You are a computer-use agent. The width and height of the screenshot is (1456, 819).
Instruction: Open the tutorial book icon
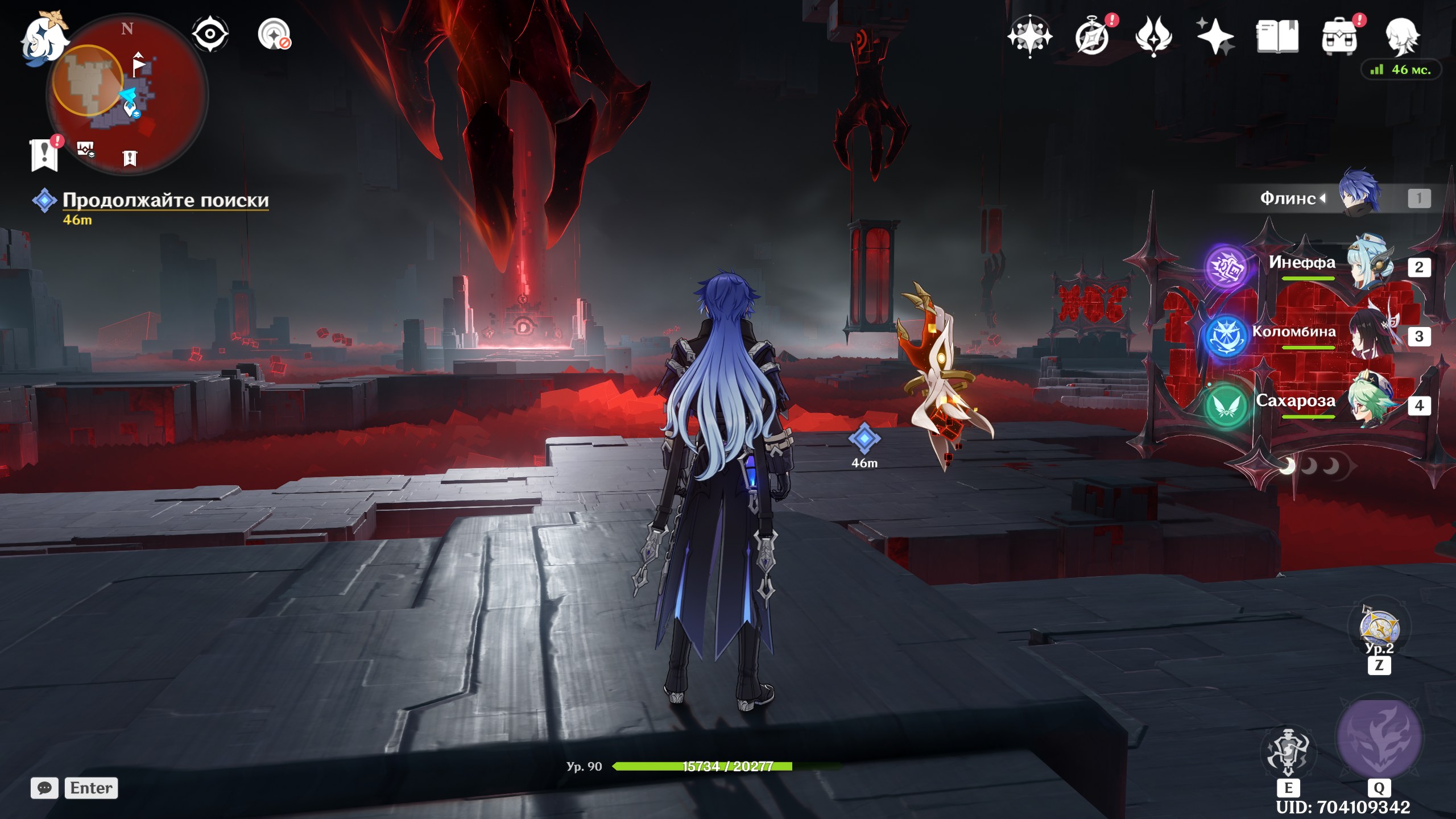click(1277, 36)
